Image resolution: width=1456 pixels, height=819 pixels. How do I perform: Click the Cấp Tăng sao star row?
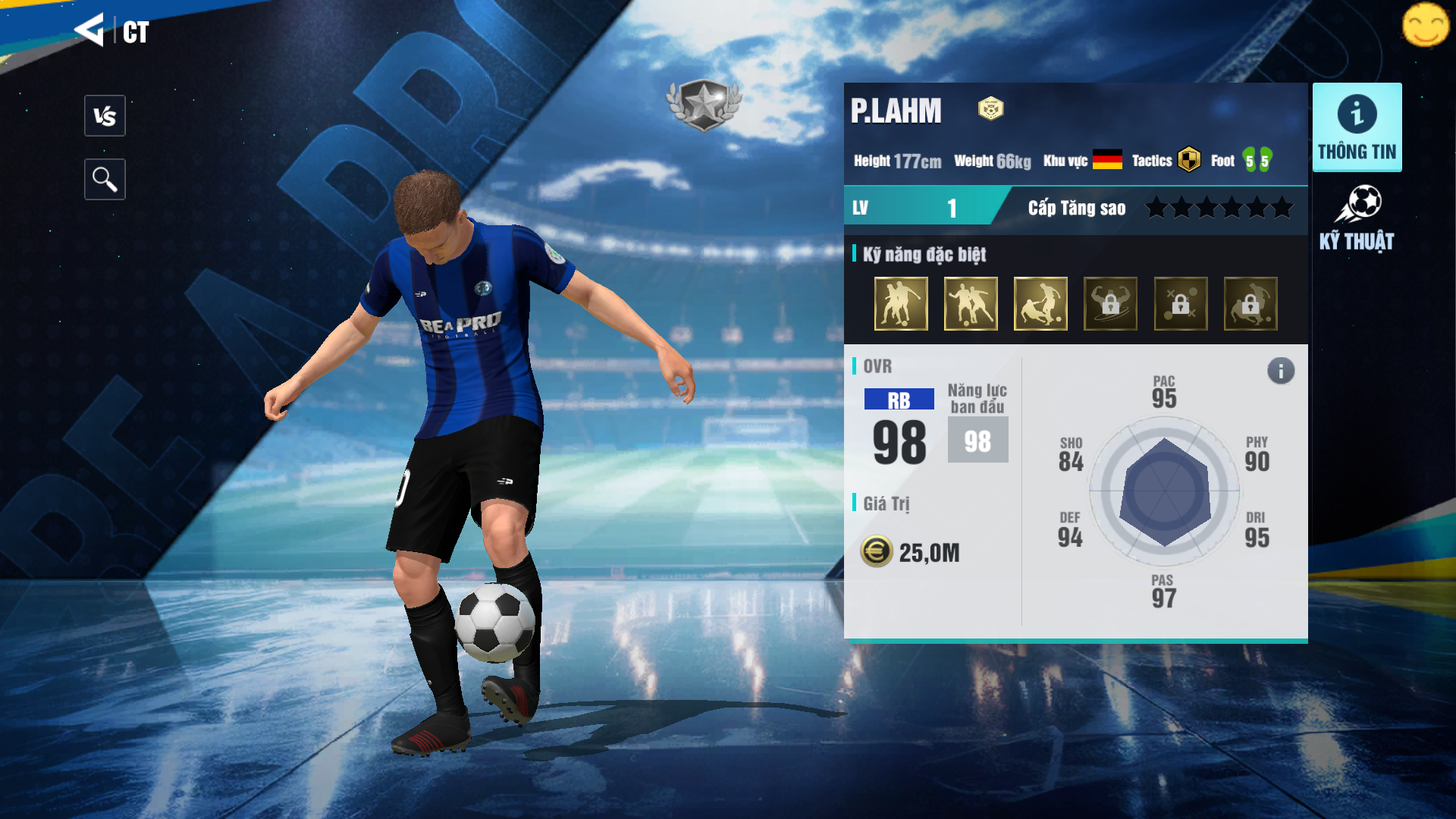point(1219,208)
